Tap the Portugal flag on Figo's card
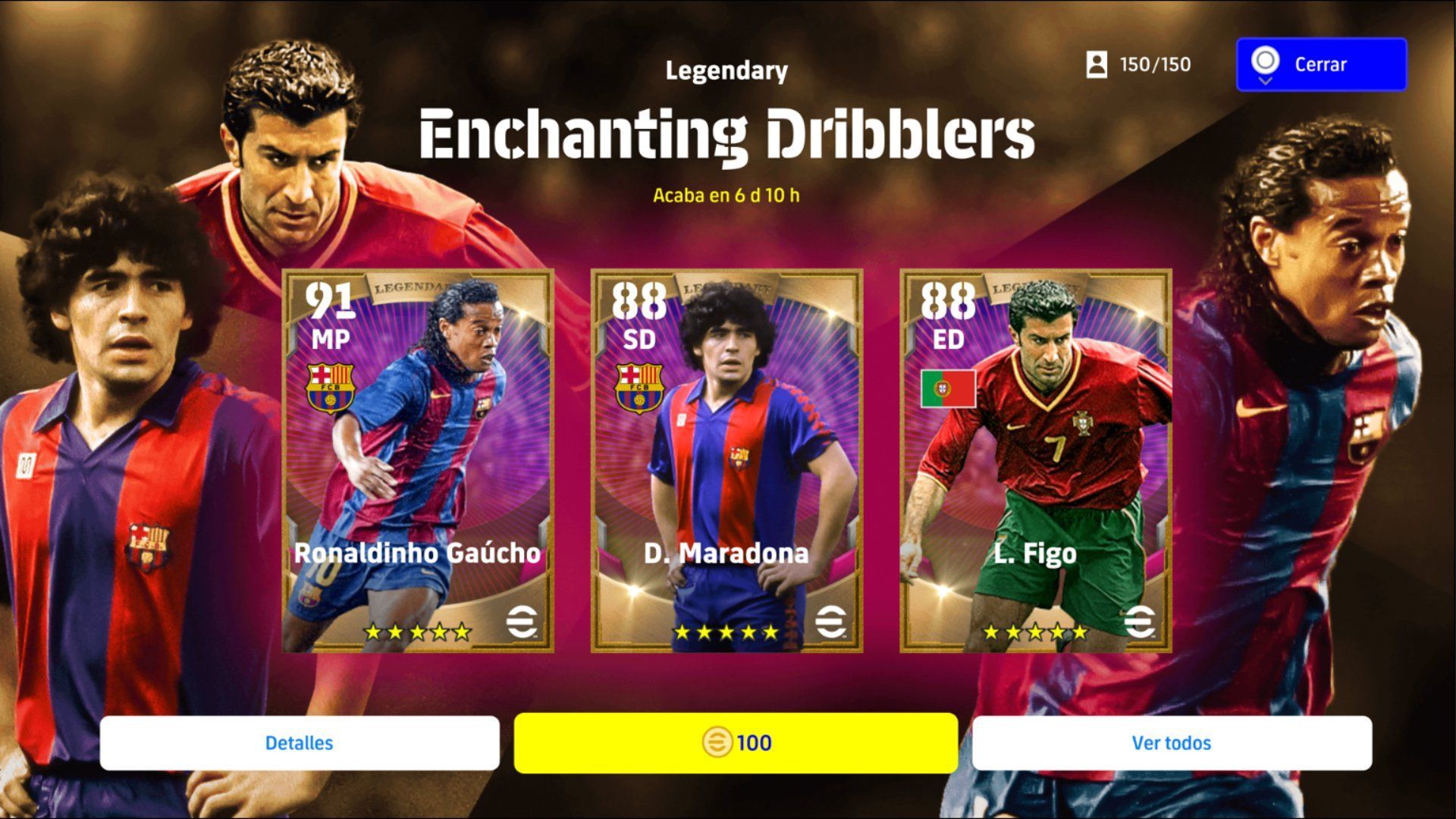1456x819 pixels. (x=948, y=388)
